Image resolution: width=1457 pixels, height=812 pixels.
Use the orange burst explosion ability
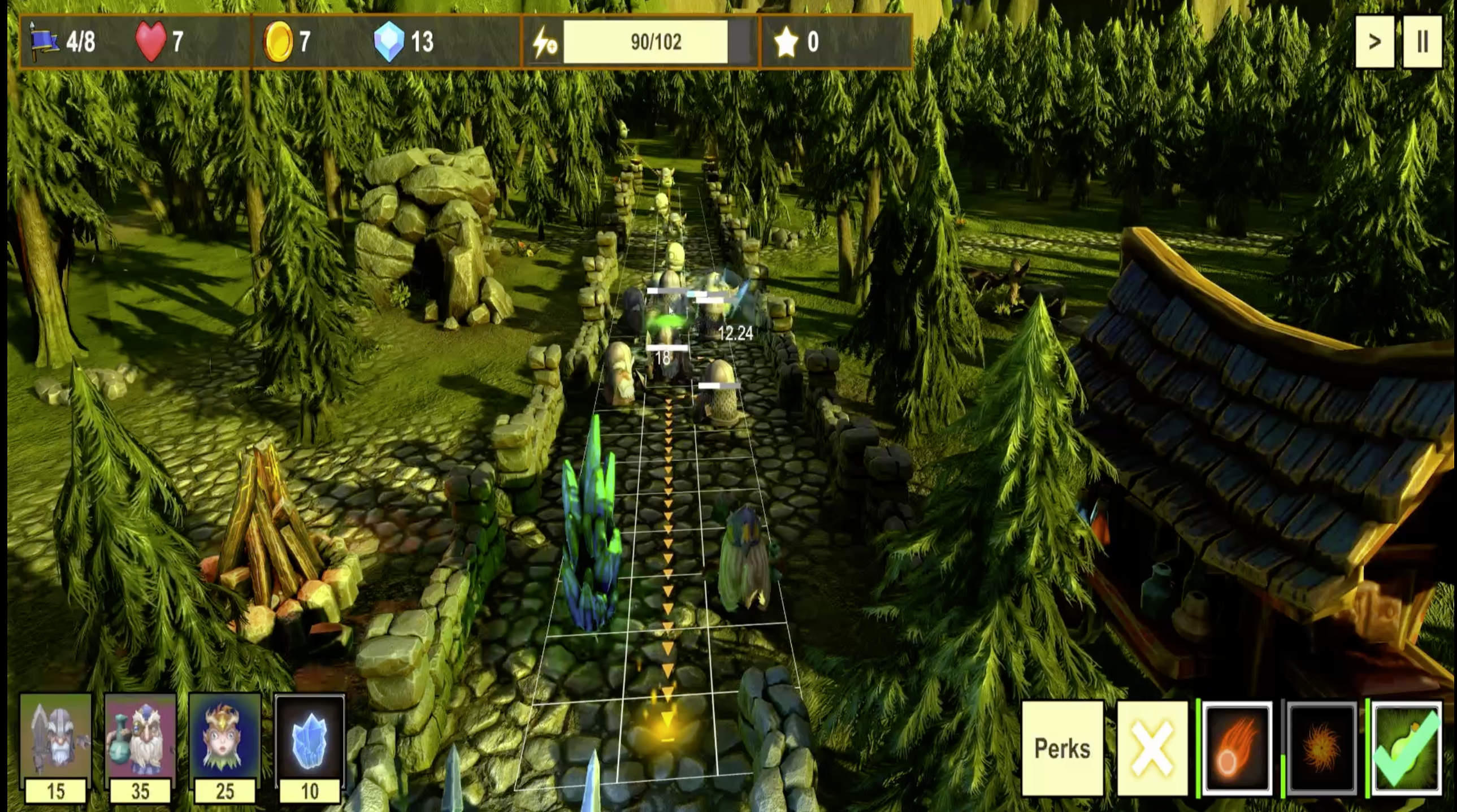(1322, 748)
